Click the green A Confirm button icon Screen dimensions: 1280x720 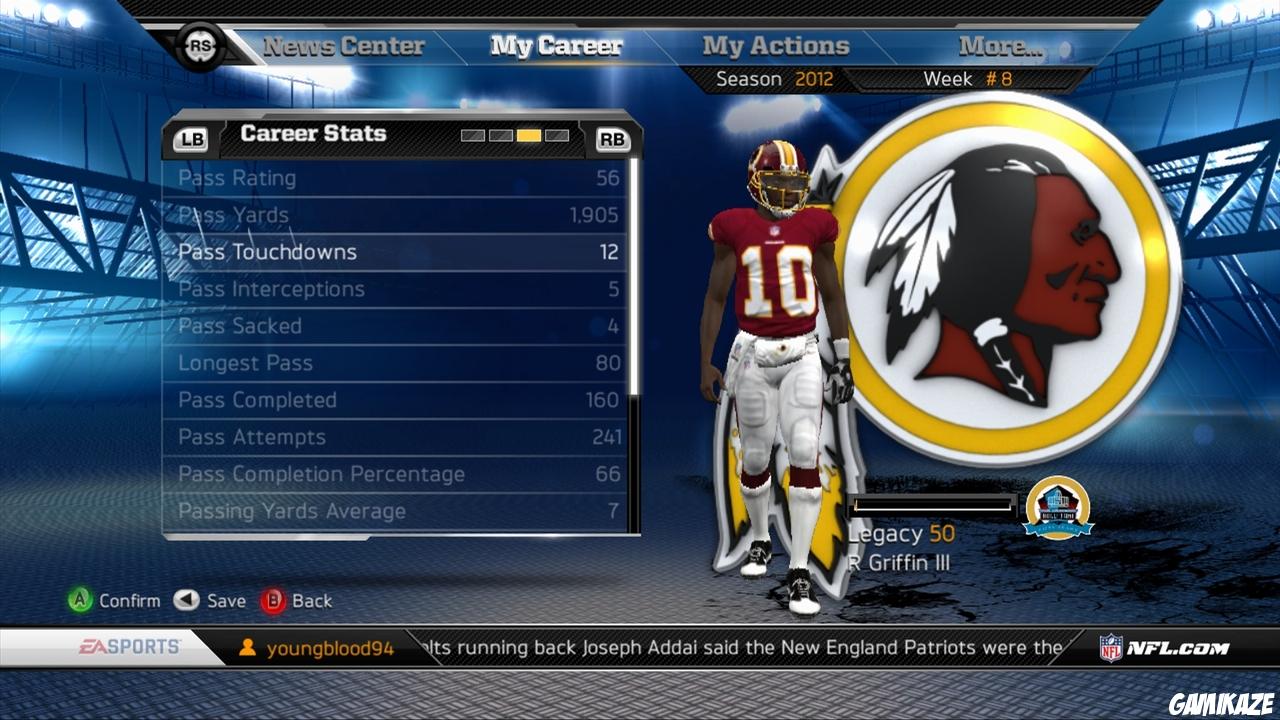pyautogui.click(x=78, y=601)
